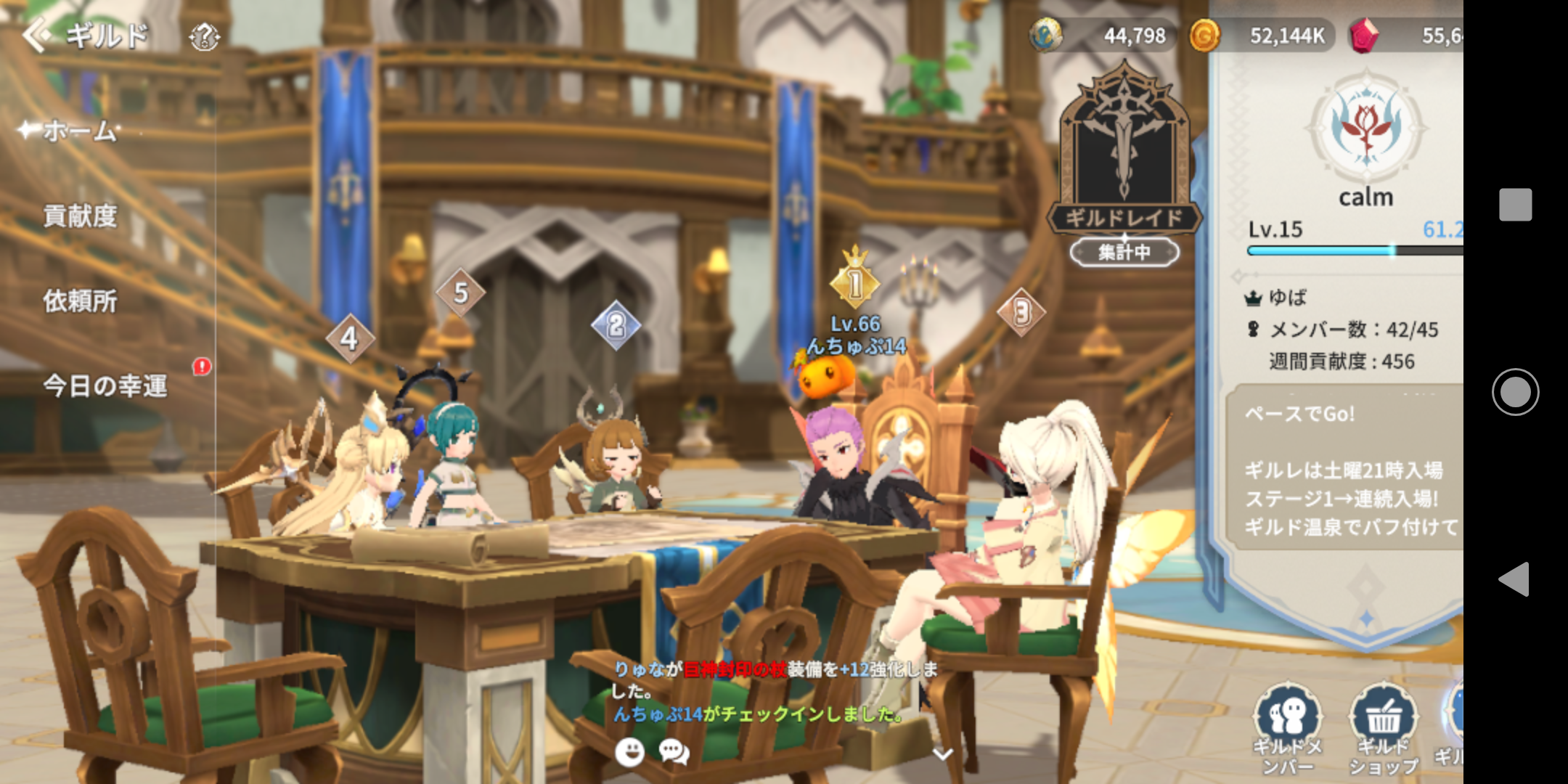Open the emoji smiley button
The image size is (1568, 784).
629,752
